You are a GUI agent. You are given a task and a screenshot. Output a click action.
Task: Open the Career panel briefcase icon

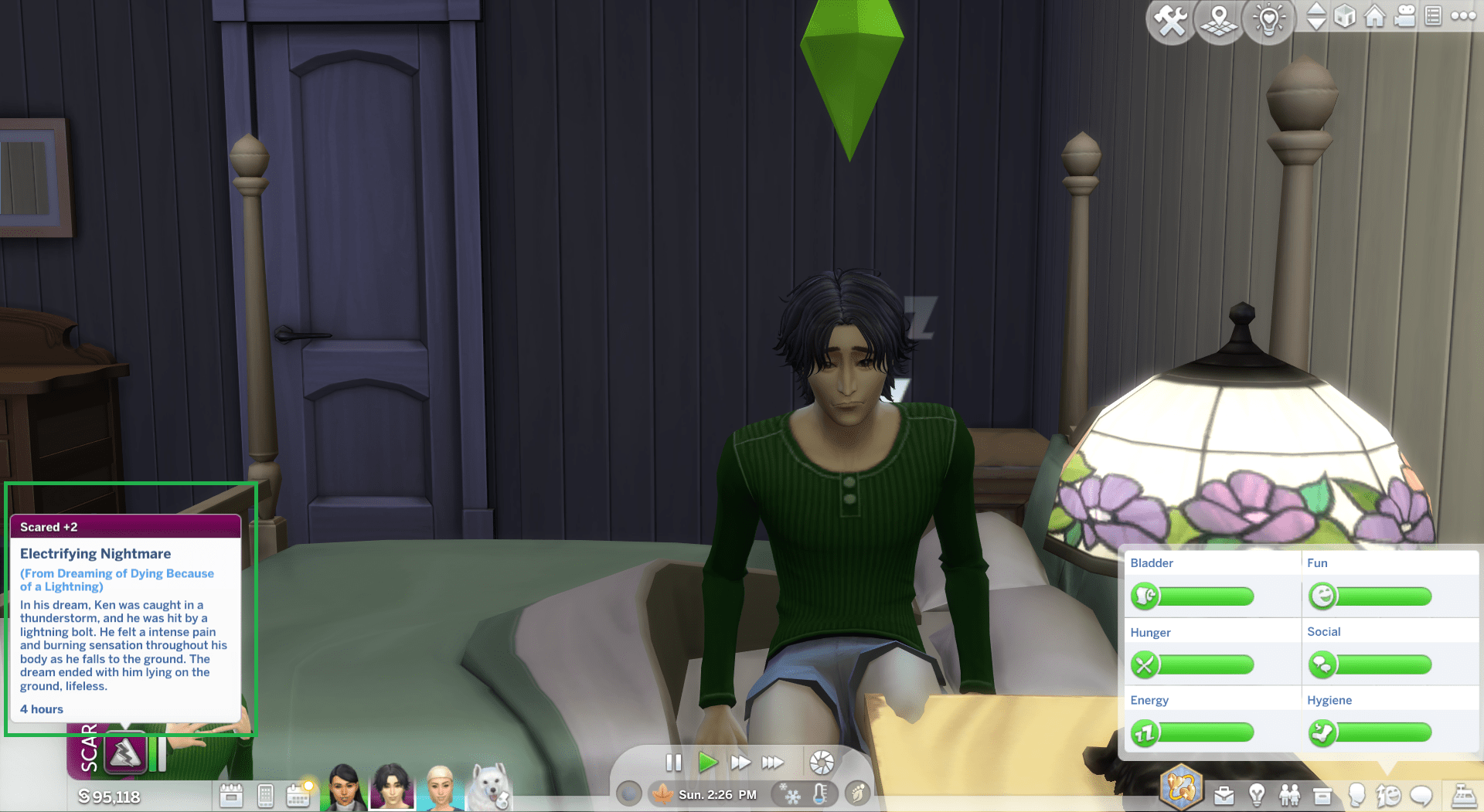pyautogui.click(x=1224, y=794)
